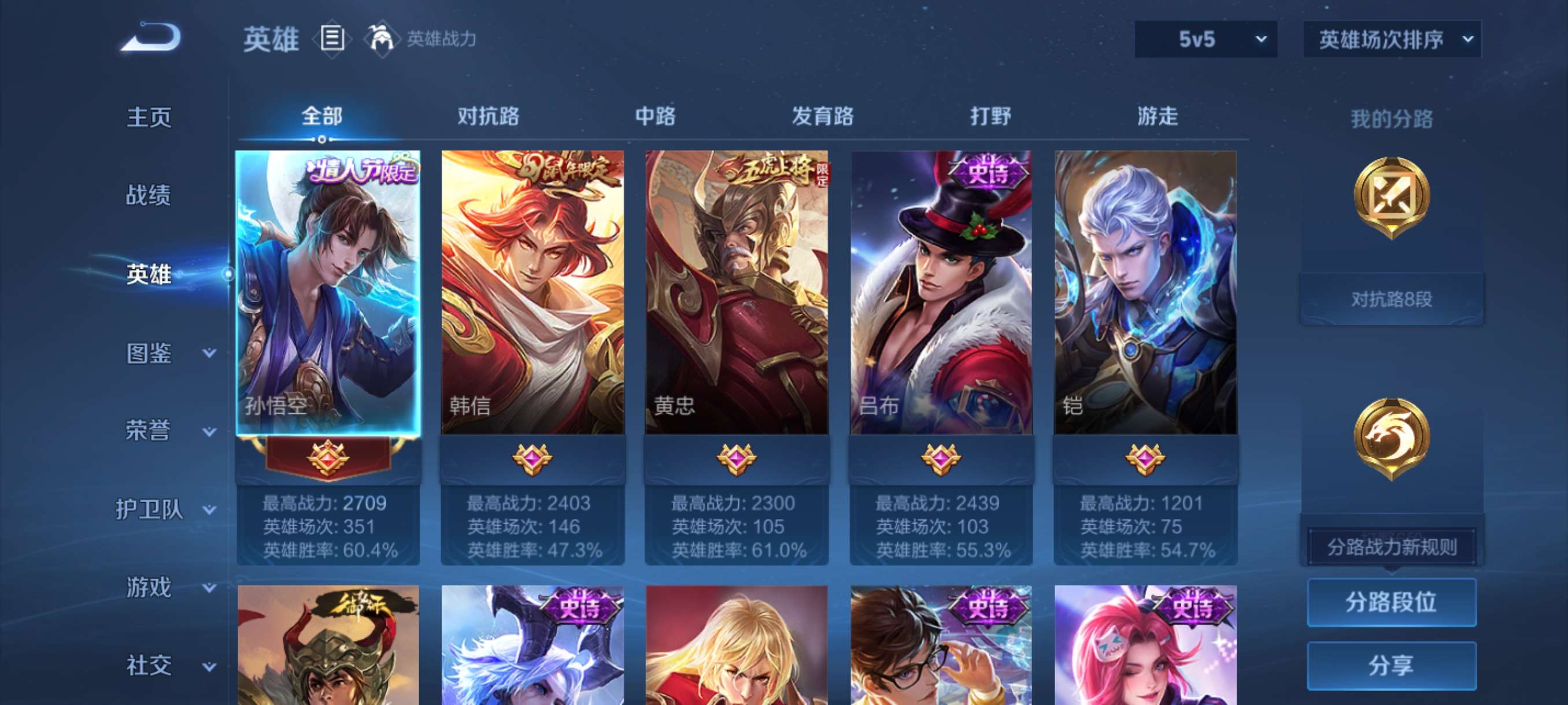Open the 英雄场次排序 sorting dropdown
Screen dimensions: 1568x705
coord(1392,38)
